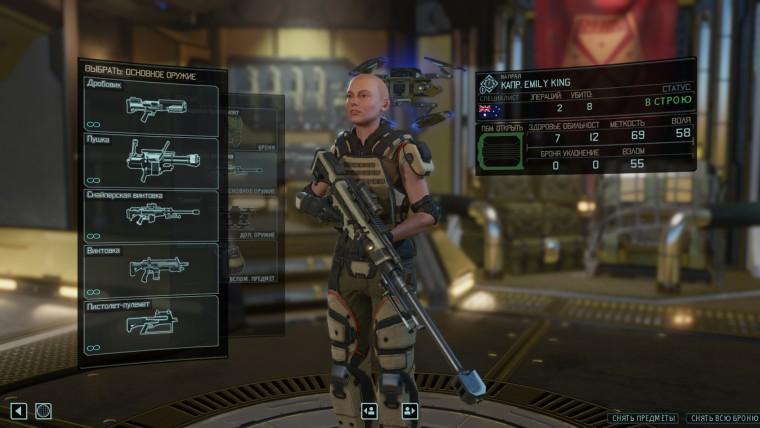Go back with the left arrow button
Image resolution: width=760 pixels, height=428 pixels.
pos(18,410)
